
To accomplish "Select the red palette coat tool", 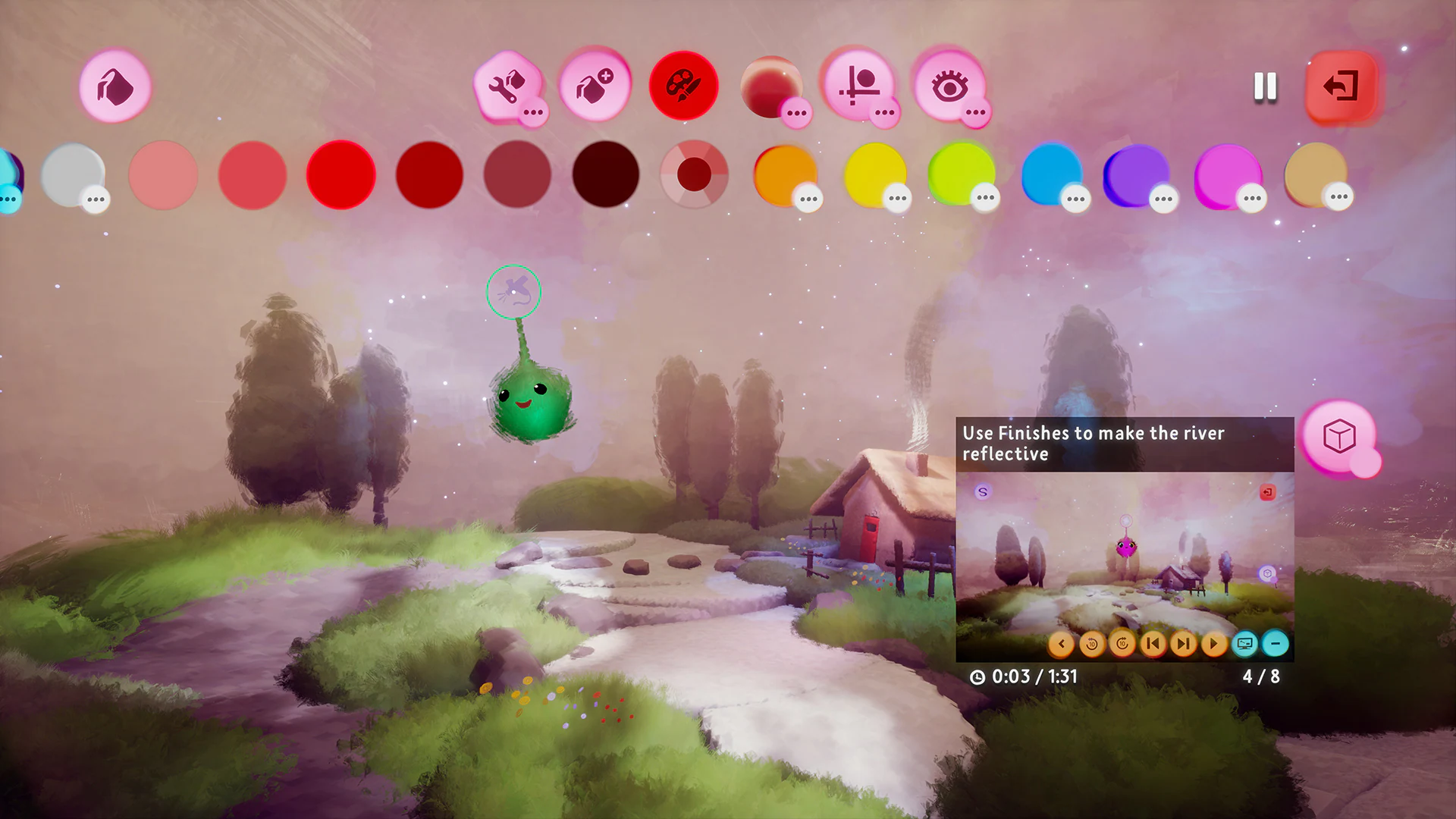I will point(682,86).
